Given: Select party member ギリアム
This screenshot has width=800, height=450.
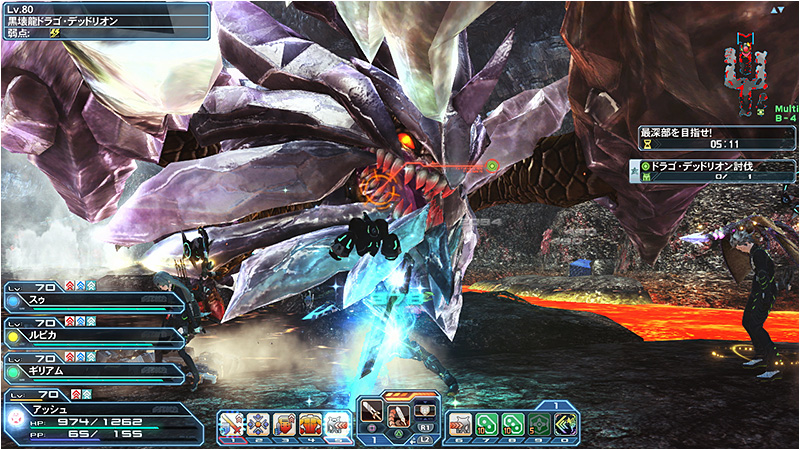Looking at the screenshot, I should 95,371.
